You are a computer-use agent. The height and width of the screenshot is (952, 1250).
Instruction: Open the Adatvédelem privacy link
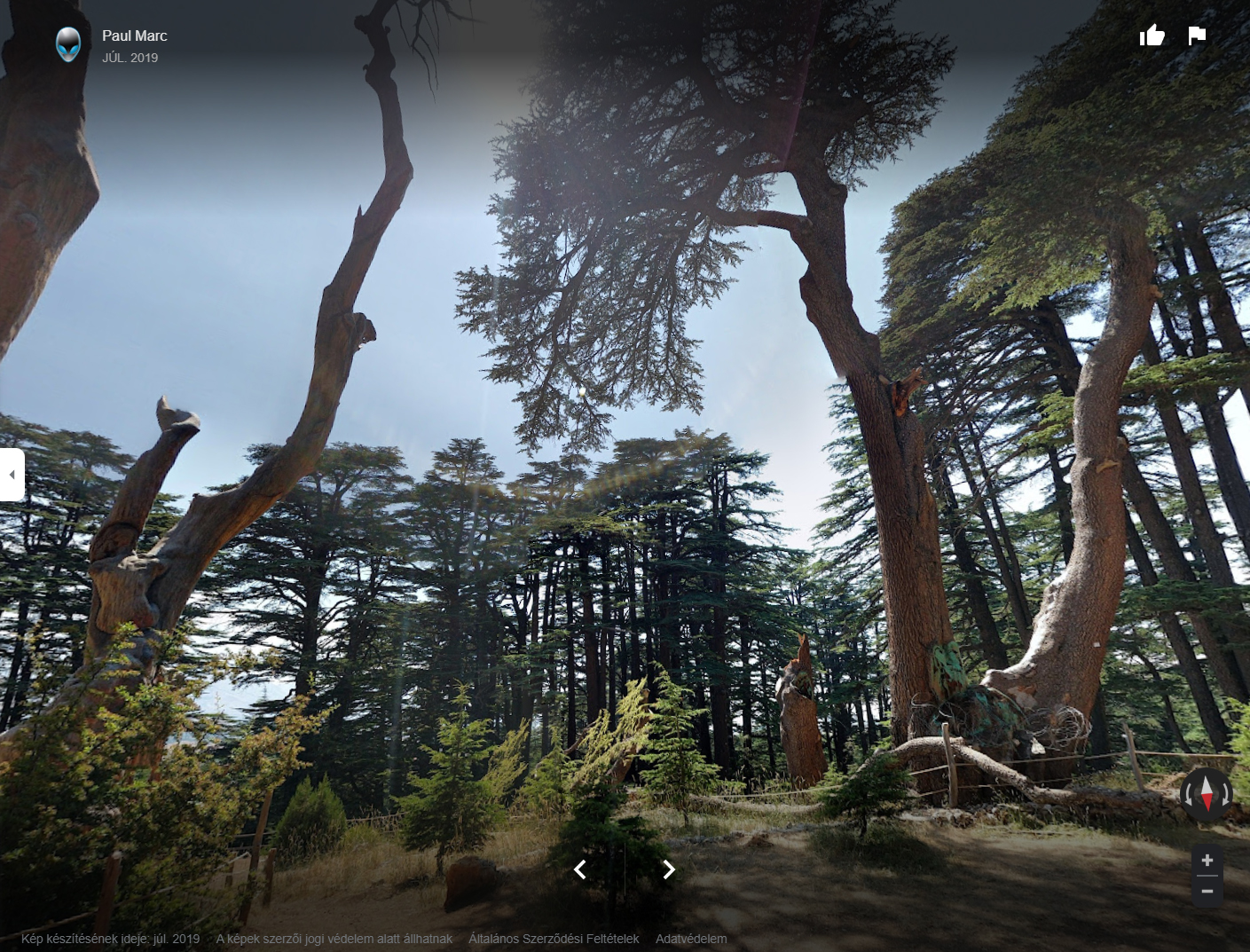coord(691,939)
